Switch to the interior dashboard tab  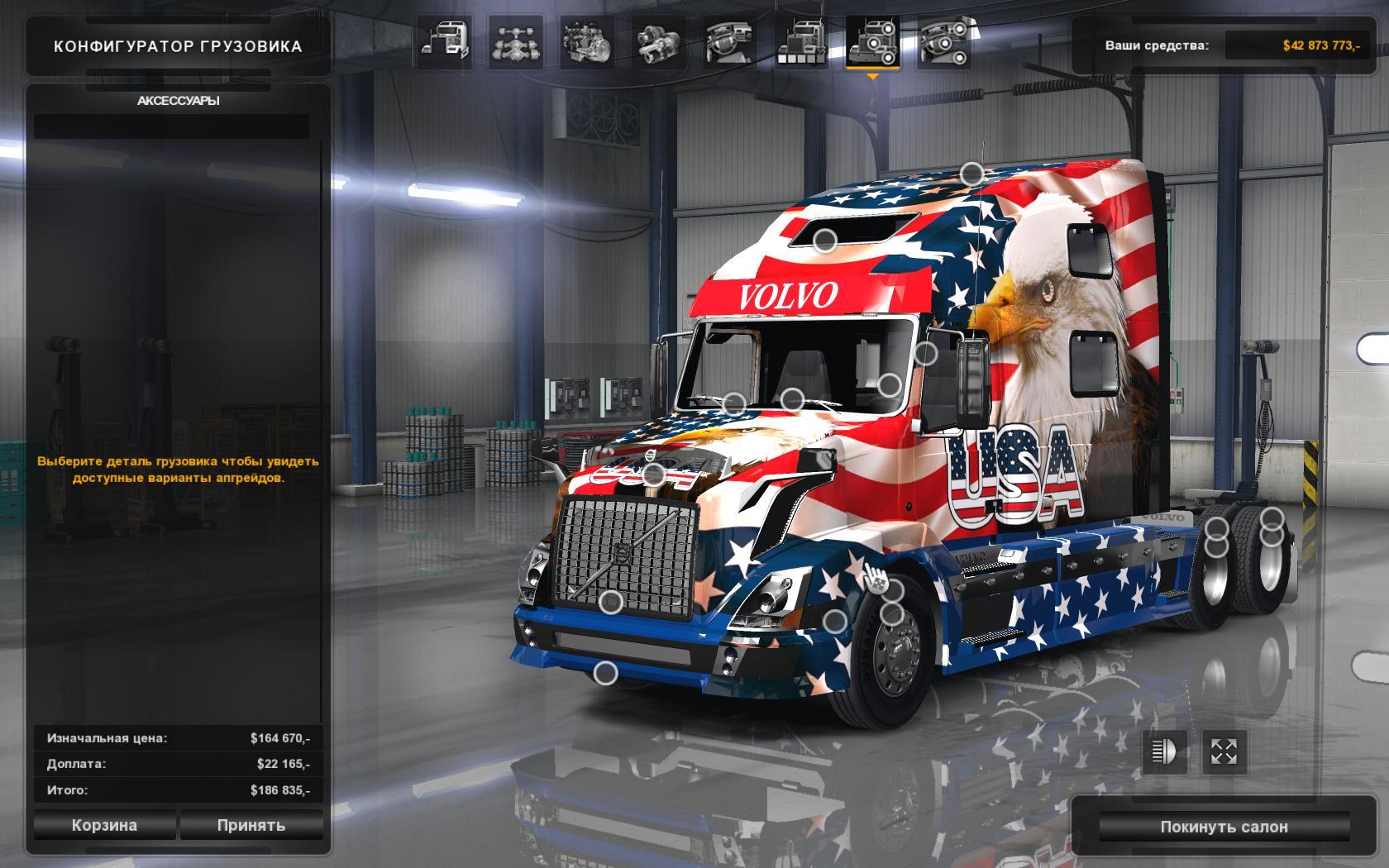tap(729, 41)
